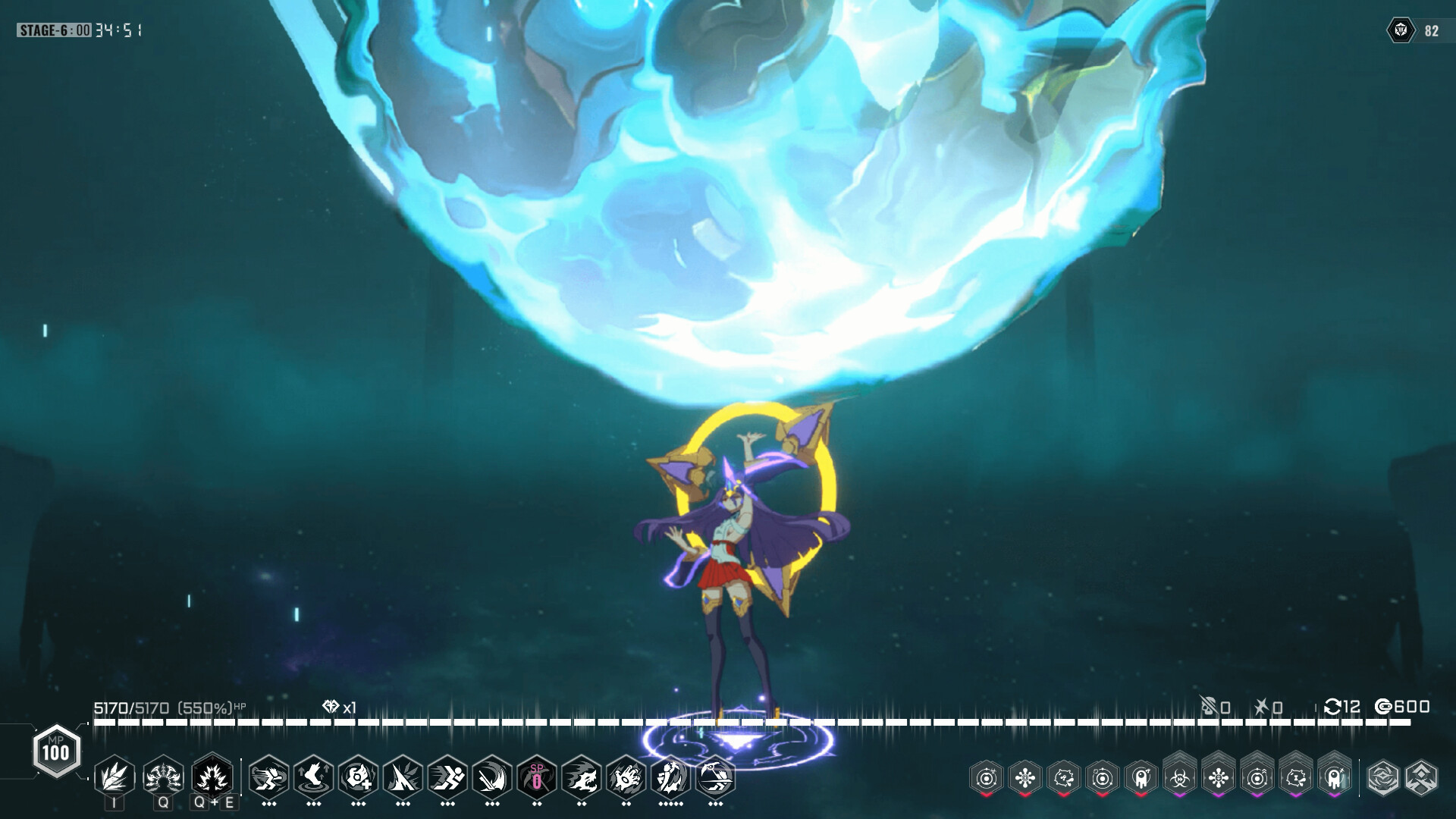Image resolution: width=1456 pixels, height=819 pixels.
Task: Click the shuriken emblem at bottom right
Action: coord(1384,778)
